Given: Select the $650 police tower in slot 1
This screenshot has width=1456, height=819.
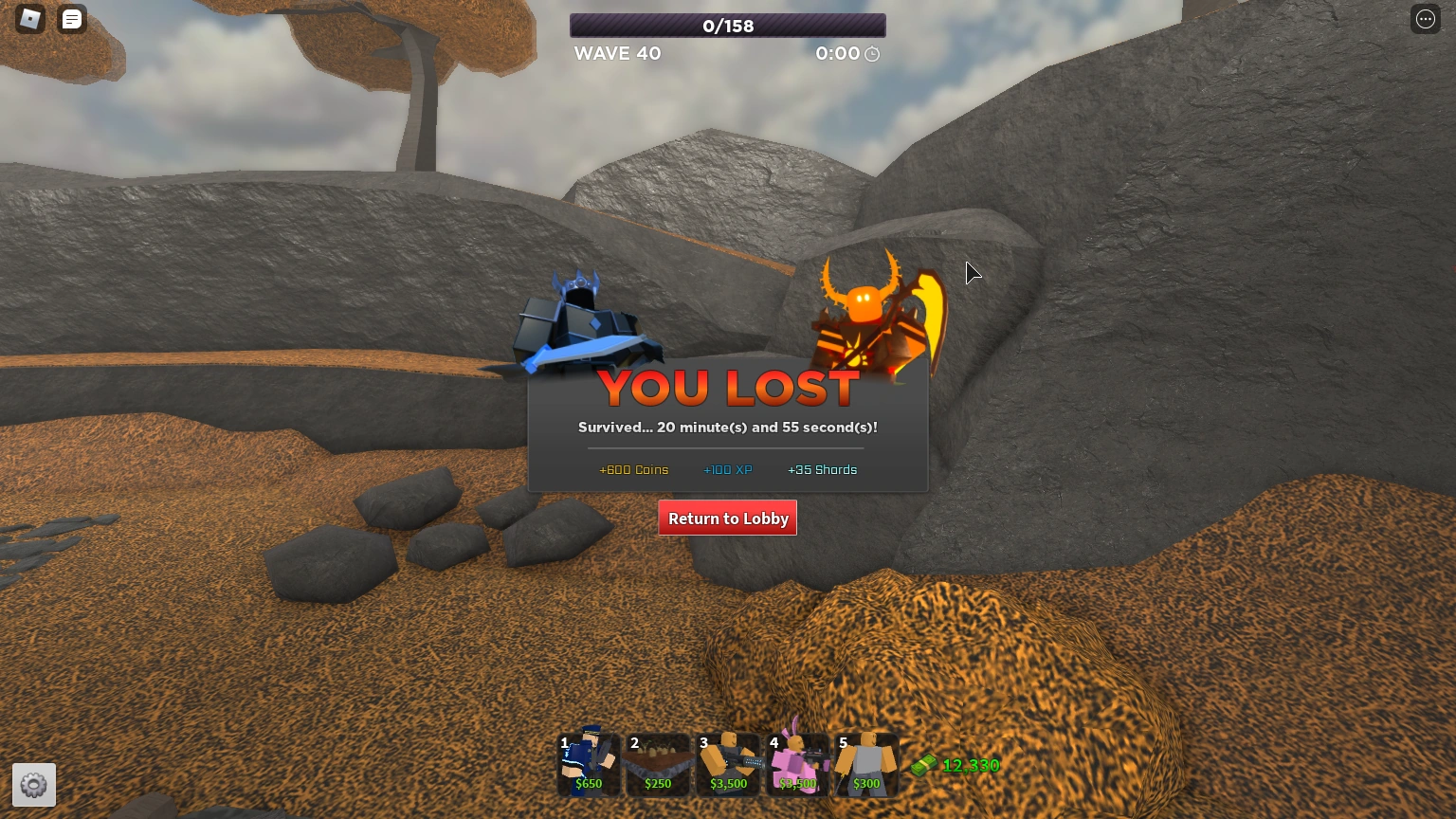Looking at the screenshot, I should (588, 764).
